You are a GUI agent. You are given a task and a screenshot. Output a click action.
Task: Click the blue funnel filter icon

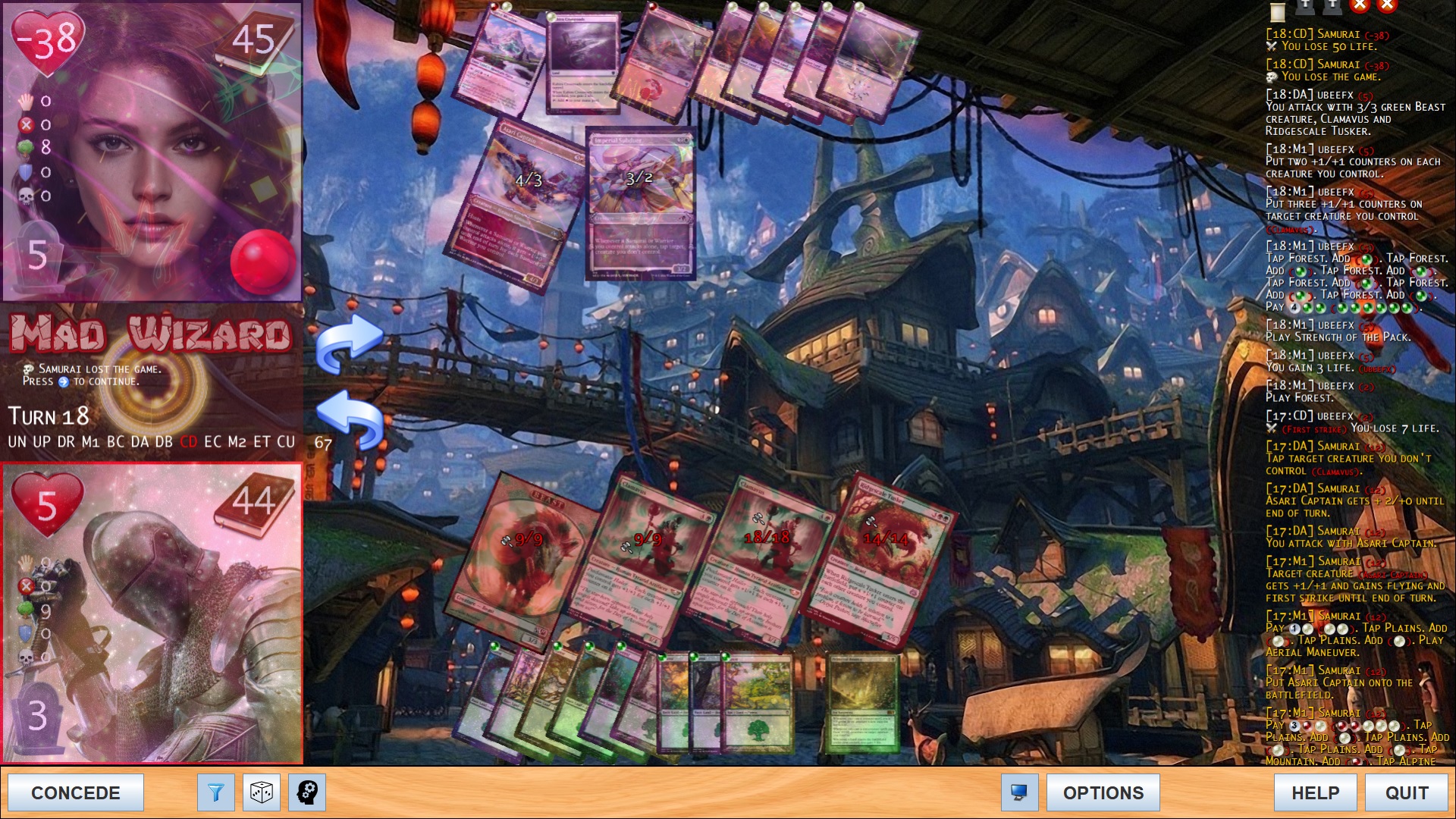(x=216, y=792)
